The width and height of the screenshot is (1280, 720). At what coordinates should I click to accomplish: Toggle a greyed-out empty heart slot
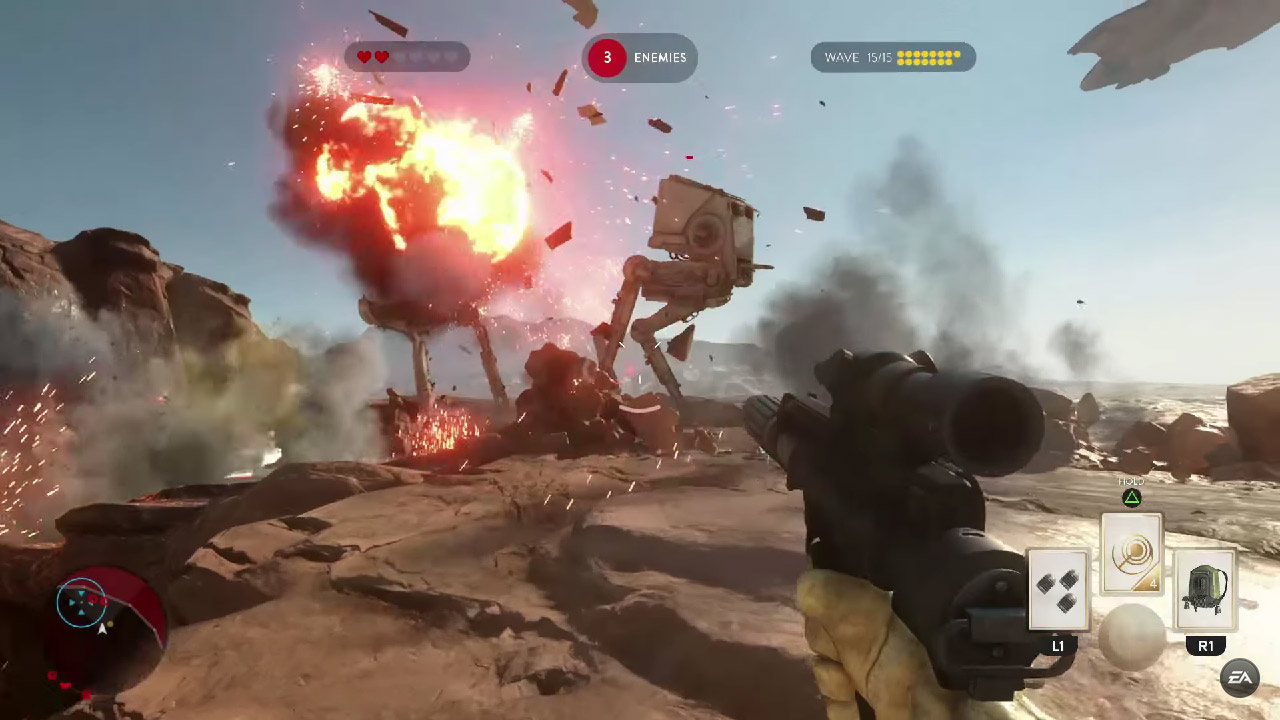pos(415,57)
